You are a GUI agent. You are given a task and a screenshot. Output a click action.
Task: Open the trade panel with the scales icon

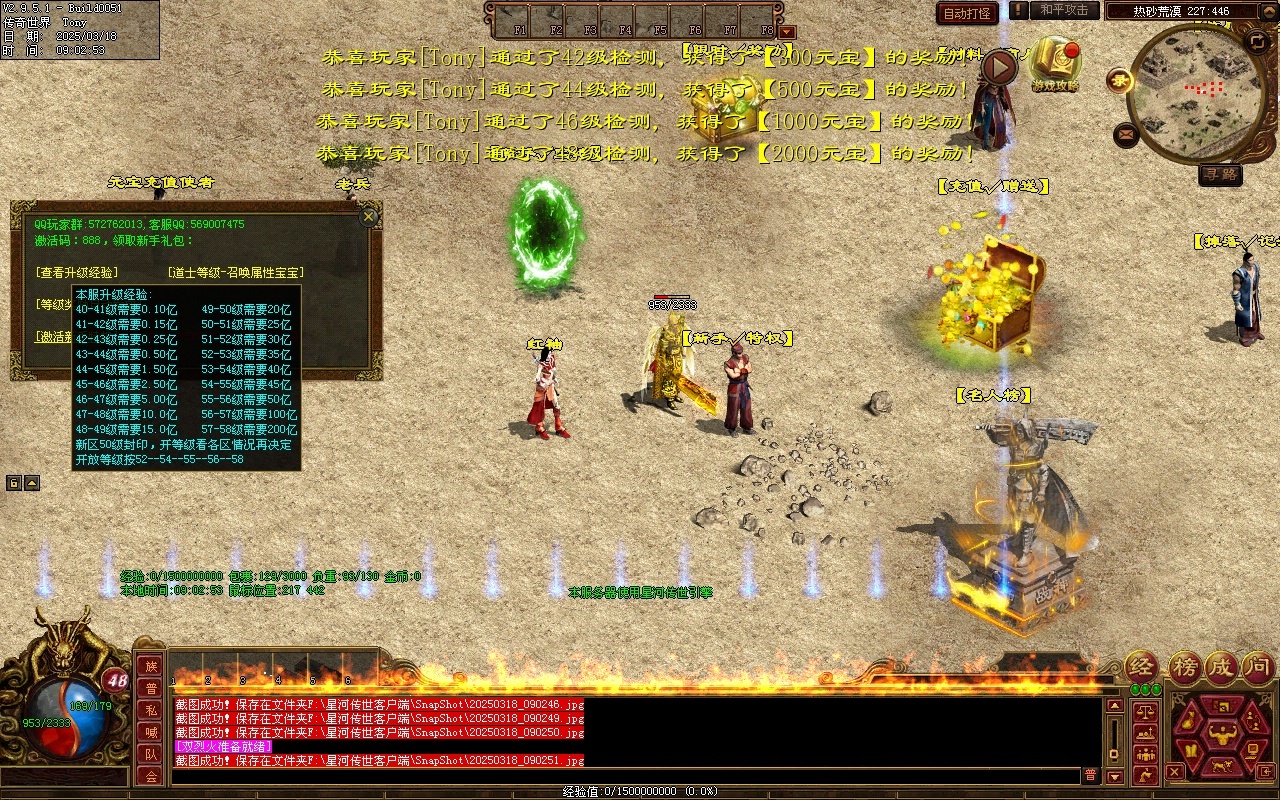pos(1145,711)
